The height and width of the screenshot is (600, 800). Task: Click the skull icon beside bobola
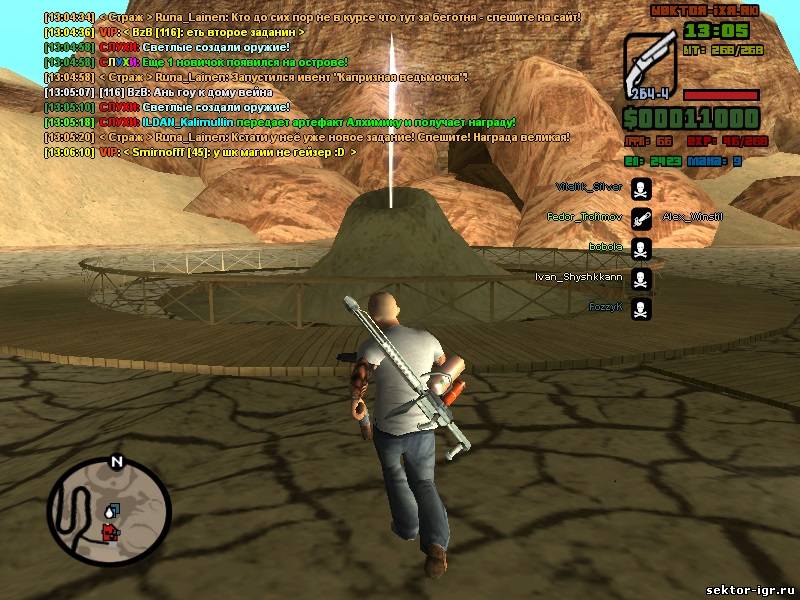(x=642, y=247)
